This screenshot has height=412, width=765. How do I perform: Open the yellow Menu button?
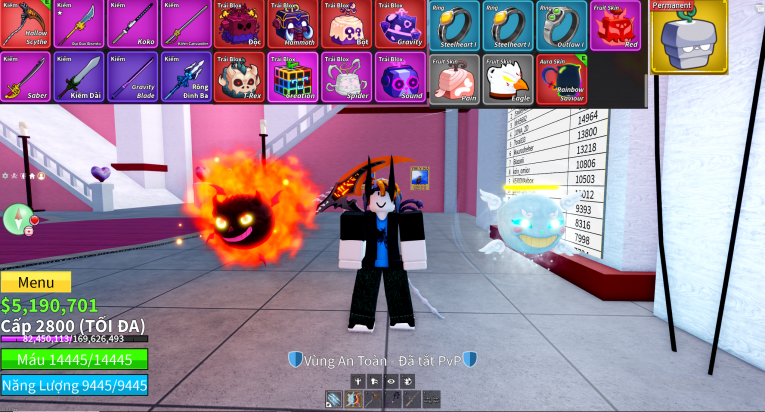point(36,283)
